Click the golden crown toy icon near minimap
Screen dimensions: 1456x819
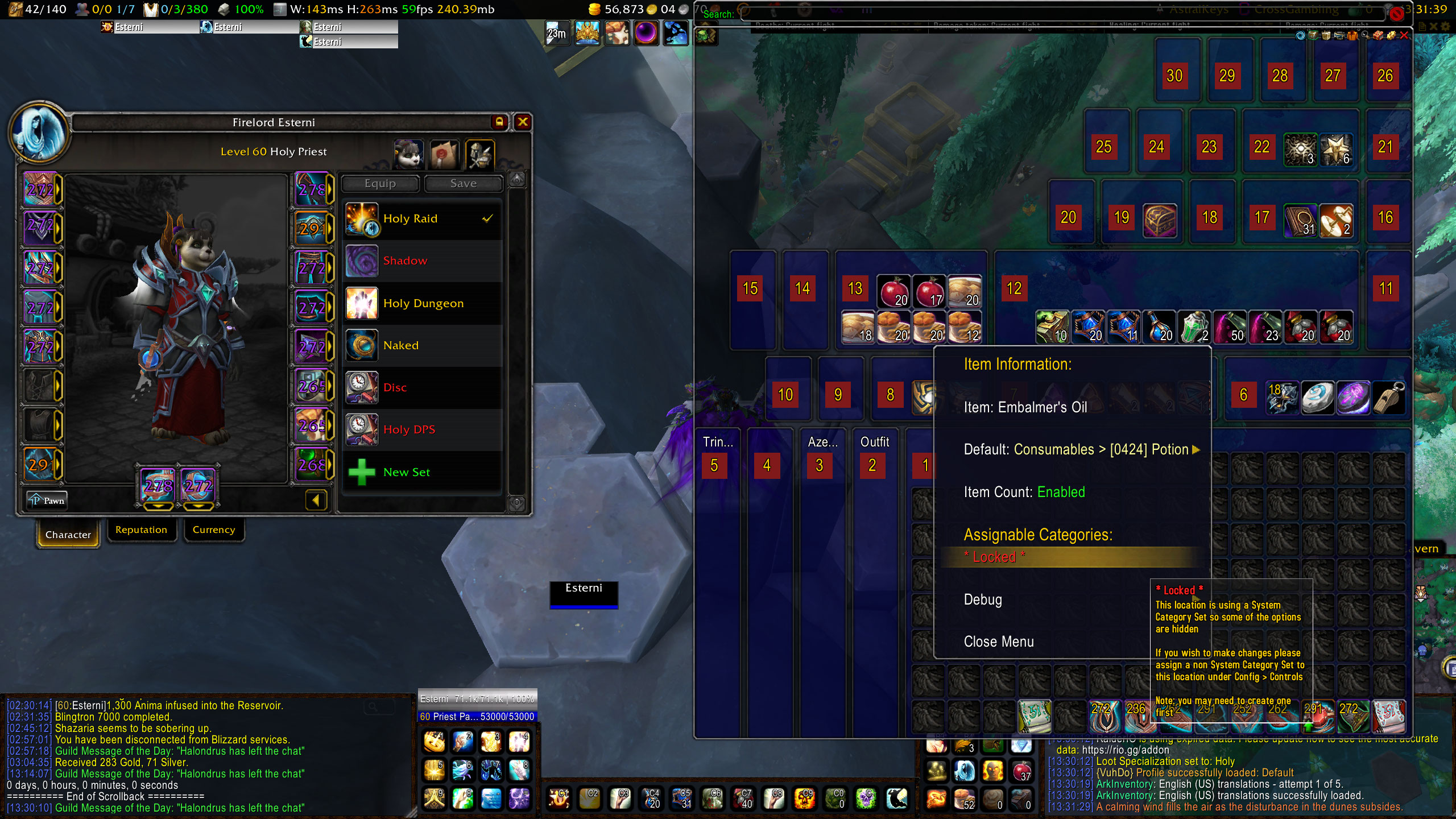coord(587,34)
